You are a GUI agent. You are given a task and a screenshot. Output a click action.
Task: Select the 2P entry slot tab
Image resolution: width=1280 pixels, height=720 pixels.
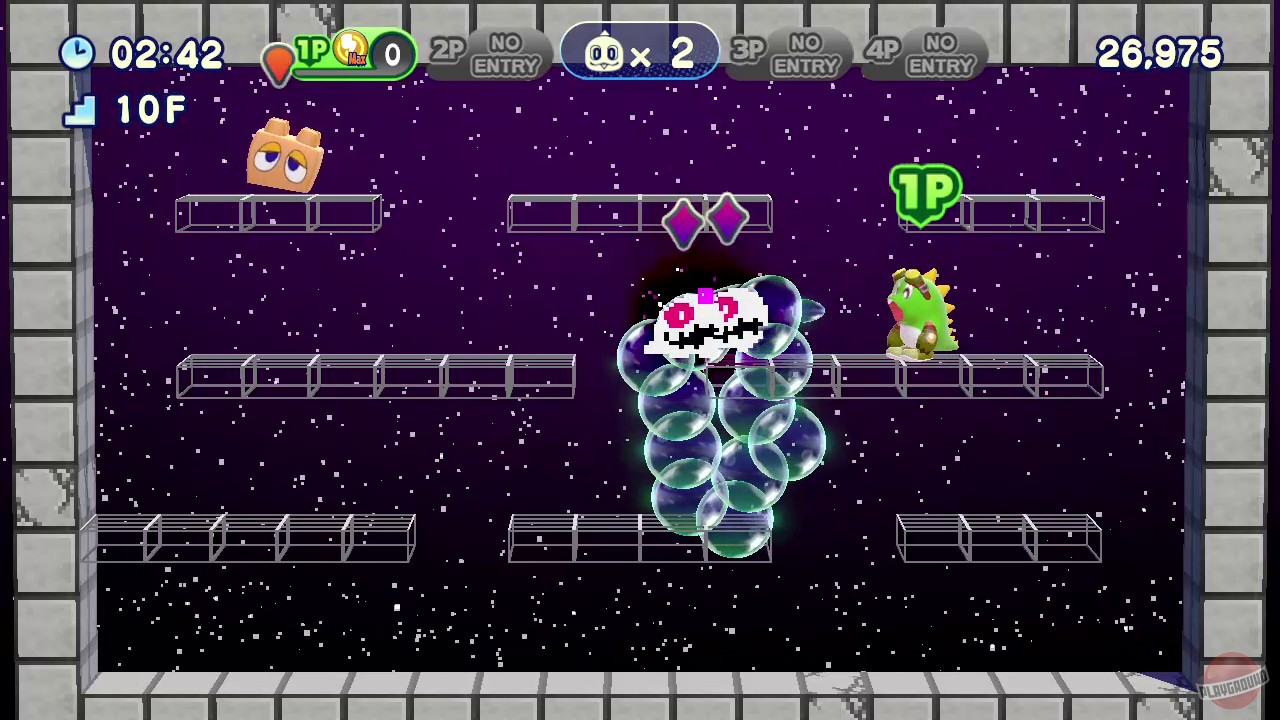tap(447, 52)
